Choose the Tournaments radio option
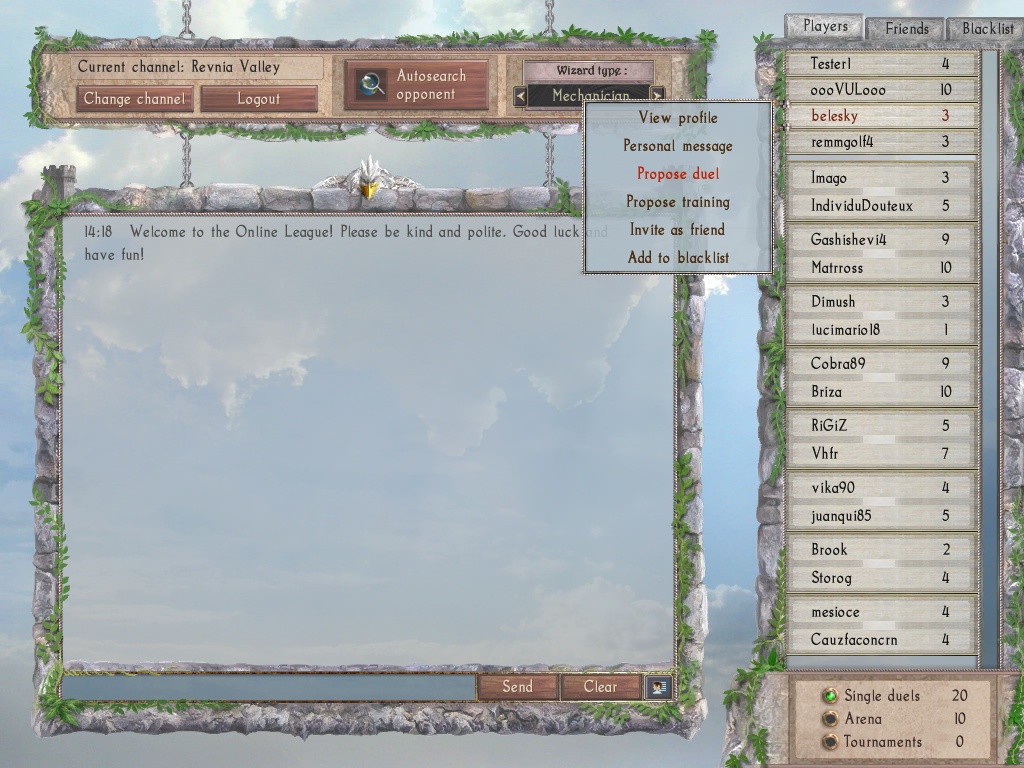This screenshot has height=768, width=1024. [830, 742]
